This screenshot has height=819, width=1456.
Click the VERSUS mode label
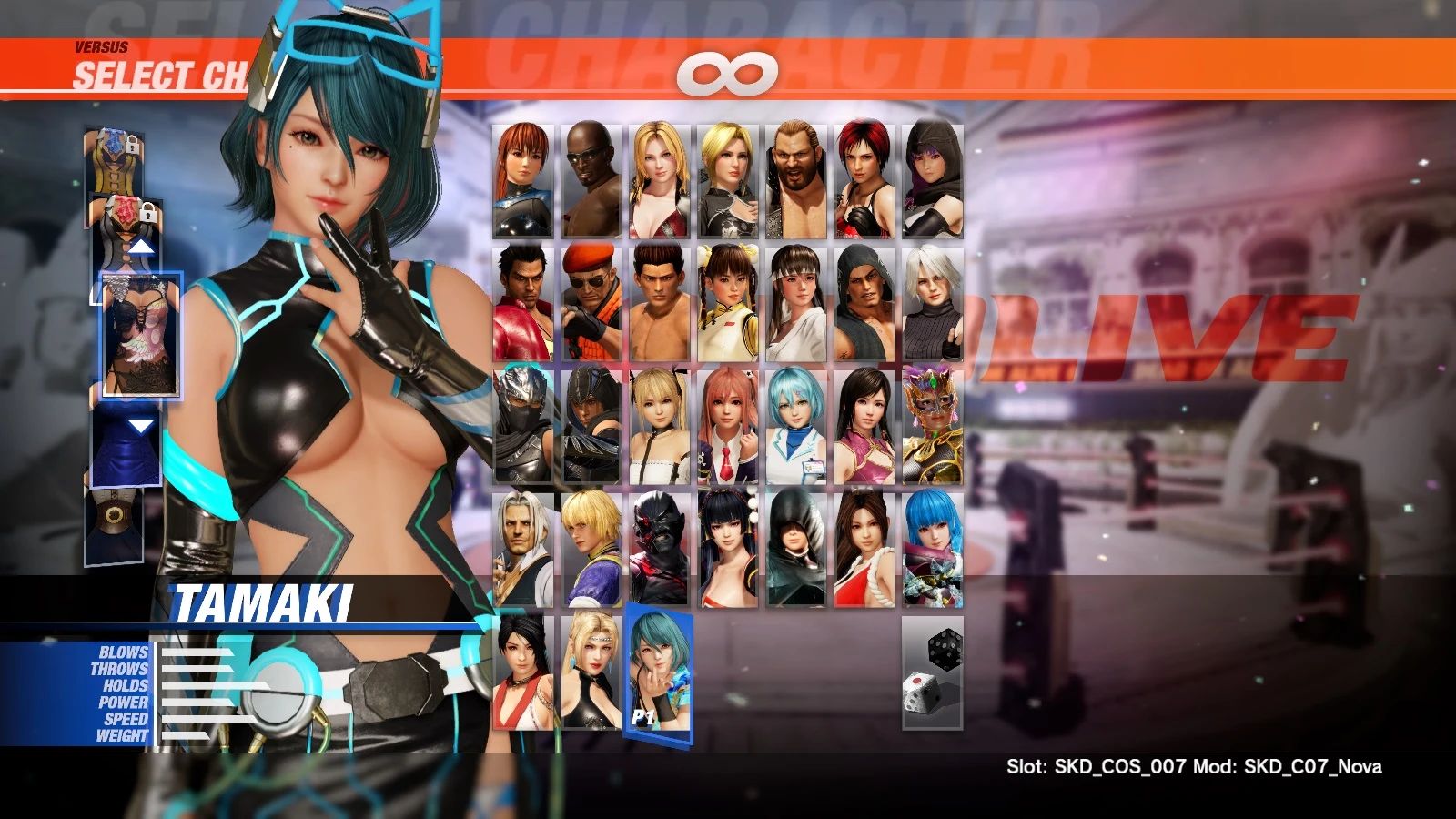pyautogui.click(x=100, y=45)
